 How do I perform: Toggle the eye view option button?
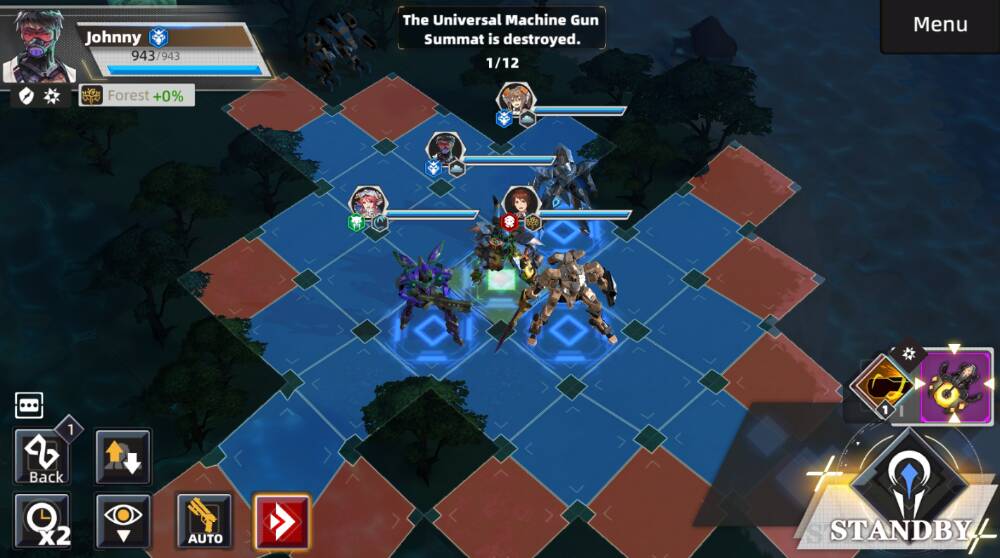tap(124, 521)
